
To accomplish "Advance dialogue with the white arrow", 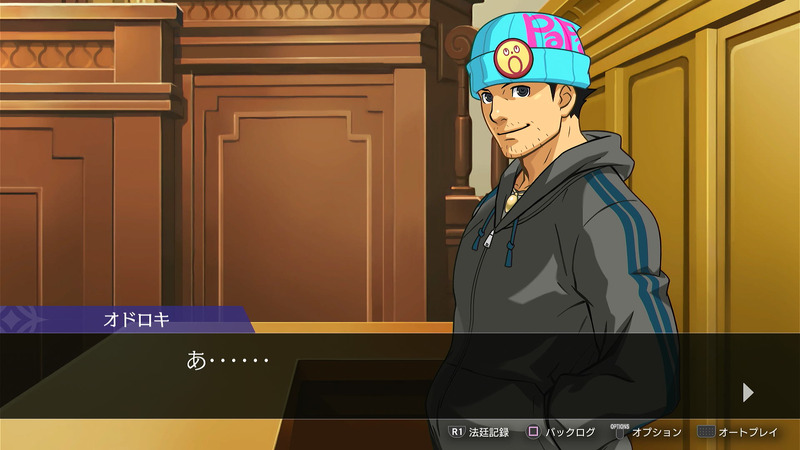I will (x=748, y=392).
